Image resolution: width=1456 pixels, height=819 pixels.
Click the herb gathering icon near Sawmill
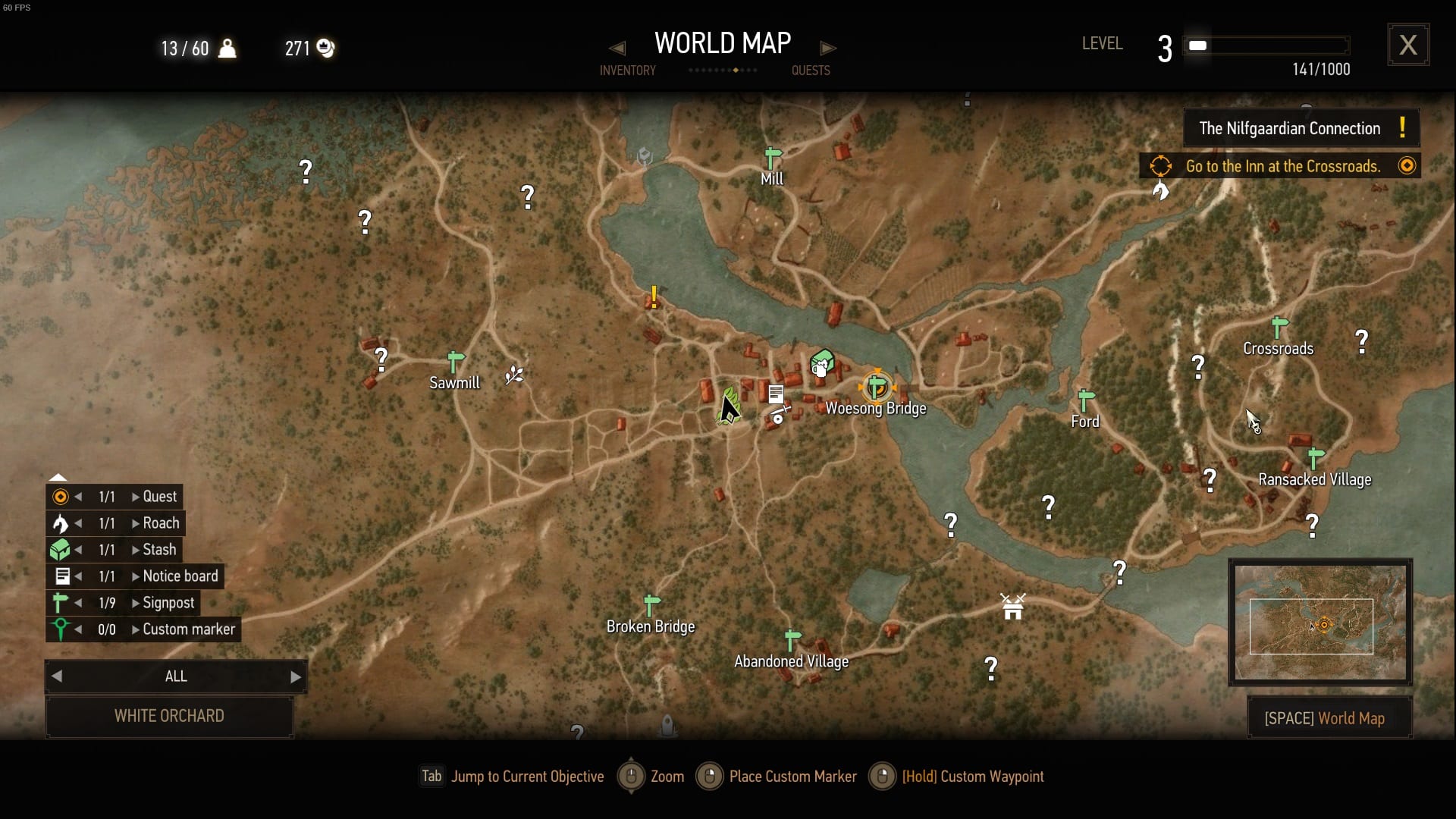pyautogui.click(x=513, y=374)
